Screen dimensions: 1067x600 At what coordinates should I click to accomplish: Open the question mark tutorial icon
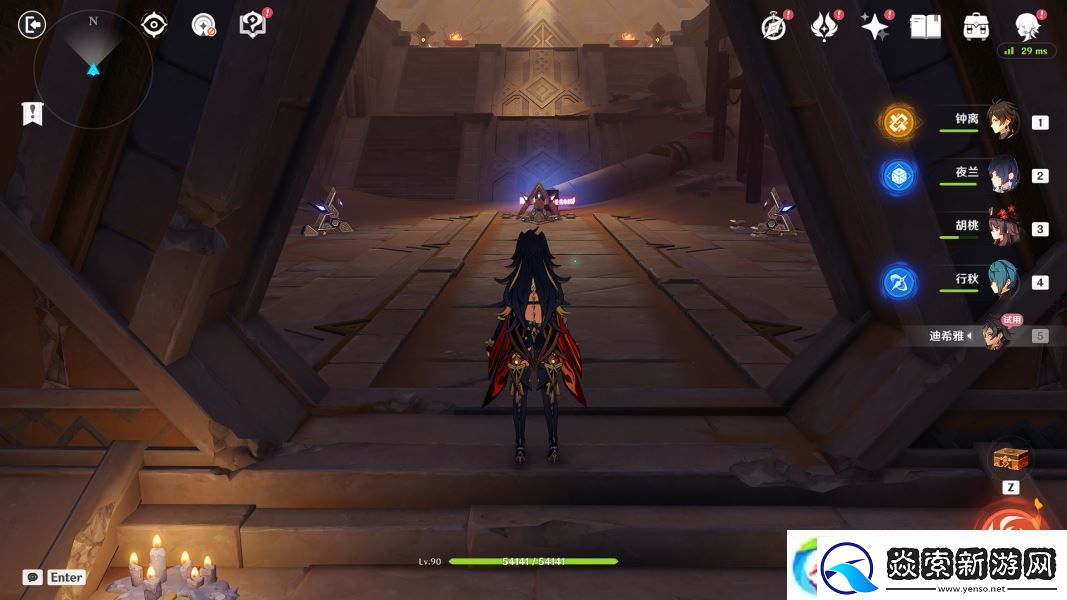coord(253,25)
